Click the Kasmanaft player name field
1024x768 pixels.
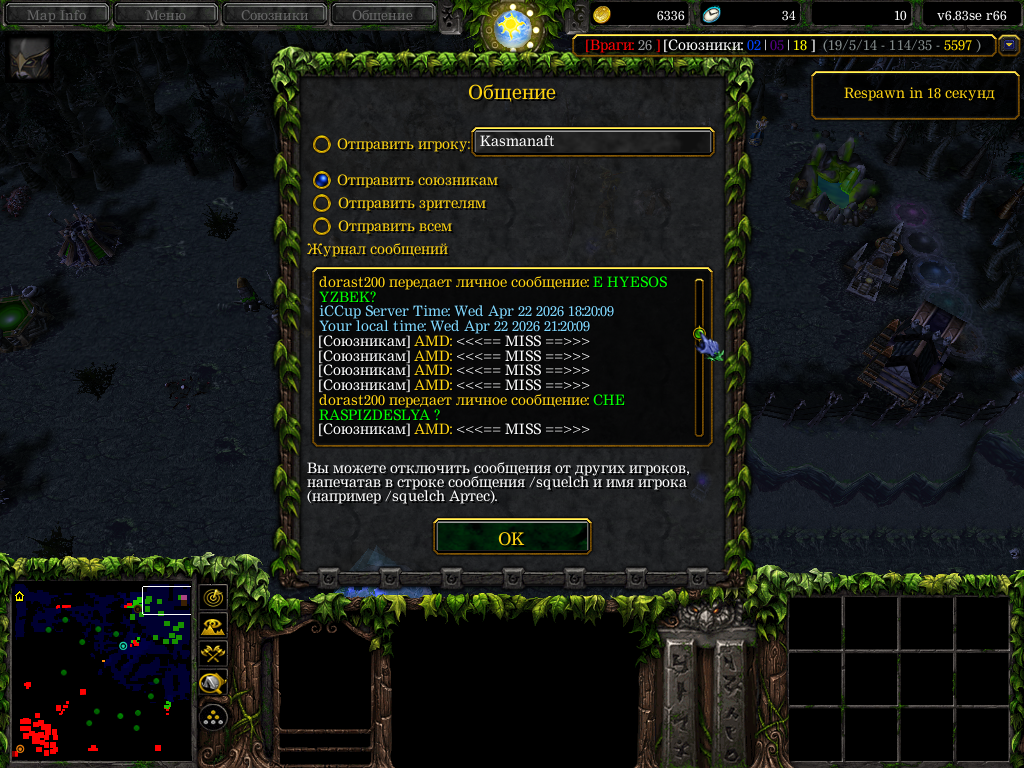coord(593,142)
